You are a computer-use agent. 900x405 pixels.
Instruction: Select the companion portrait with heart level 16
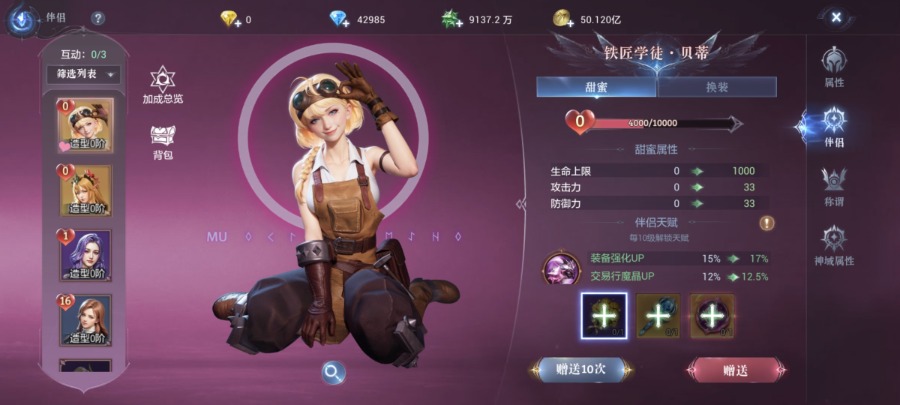(86, 320)
